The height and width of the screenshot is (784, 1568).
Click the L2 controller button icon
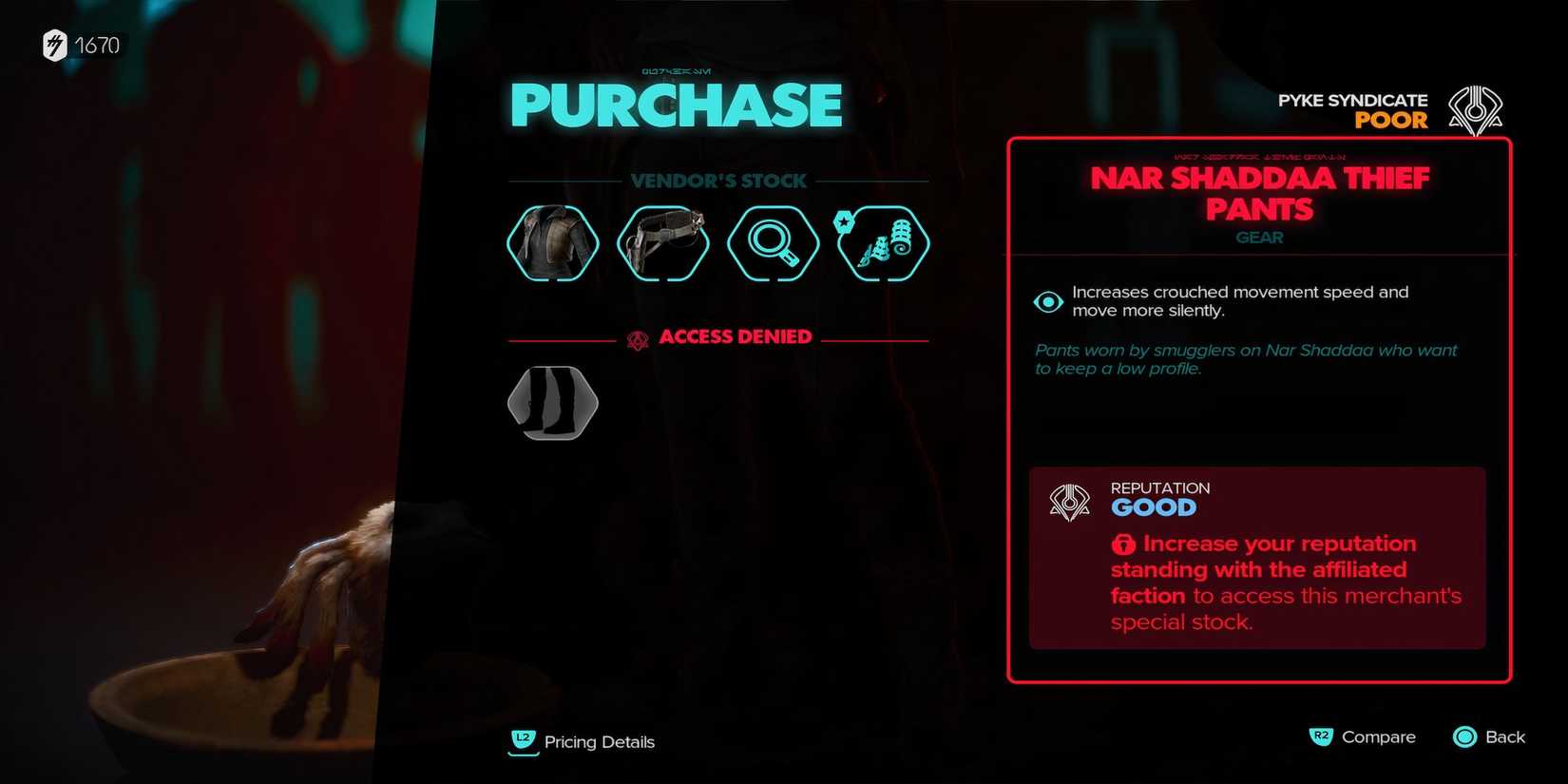(521, 742)
